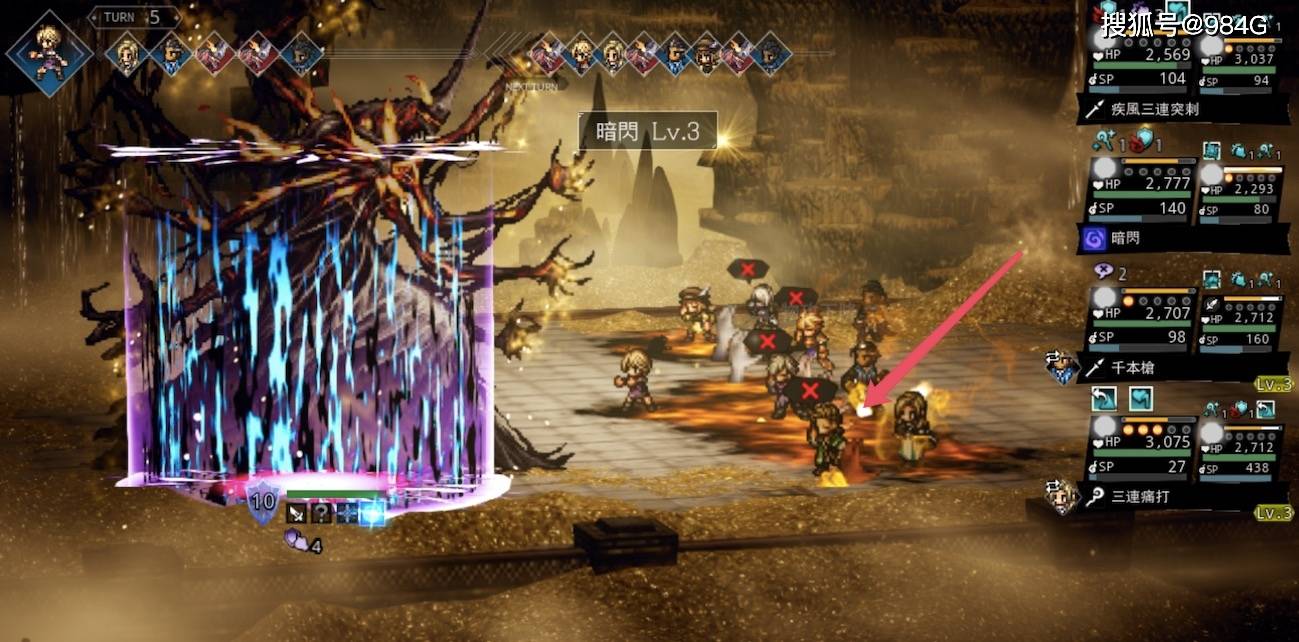Select the 疾風三連突刺 skill panel
The width and height of the screenshot is (1299, 642).
1180,109
